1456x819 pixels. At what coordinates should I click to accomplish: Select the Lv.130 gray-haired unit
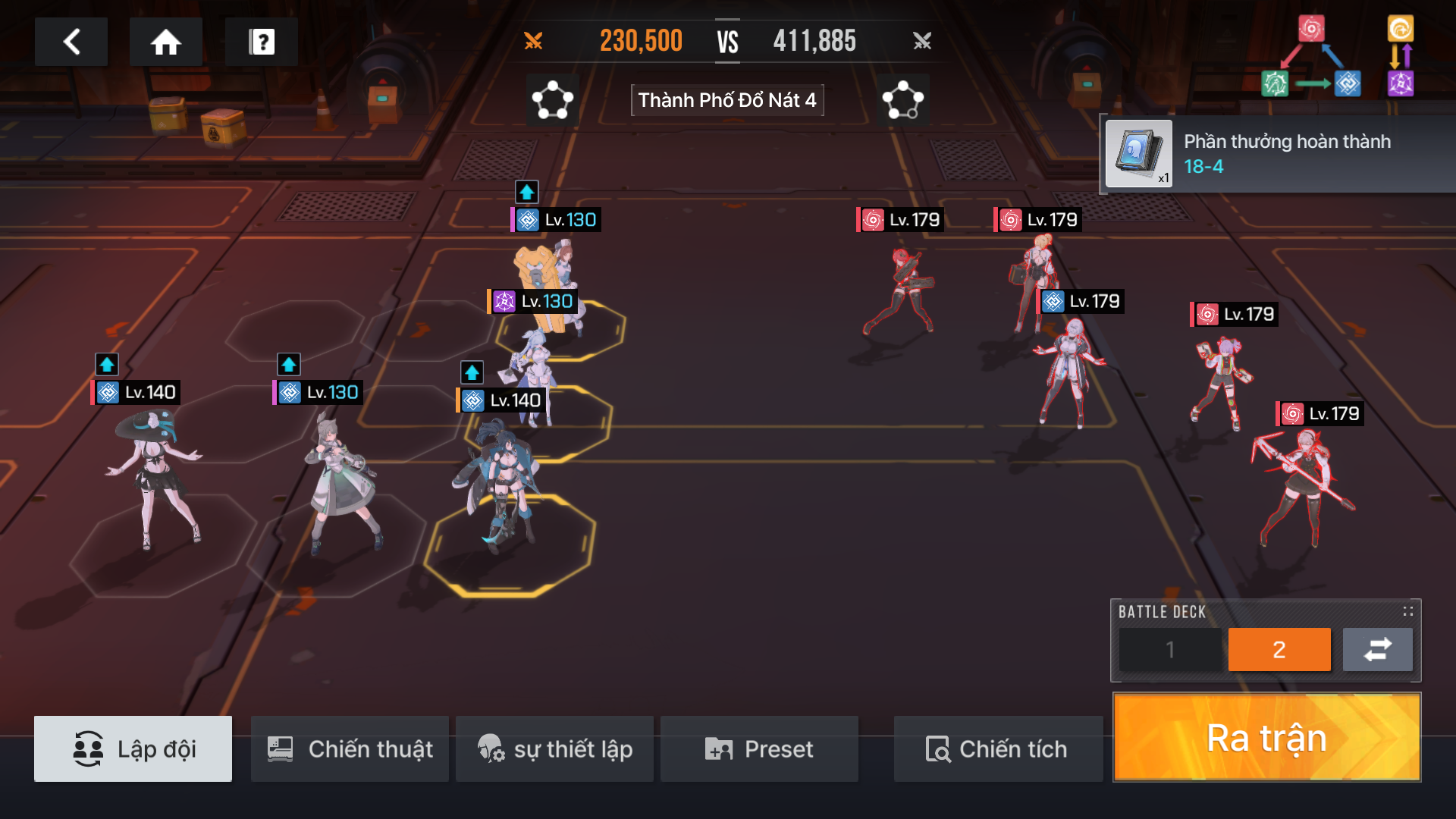(341, 478)
